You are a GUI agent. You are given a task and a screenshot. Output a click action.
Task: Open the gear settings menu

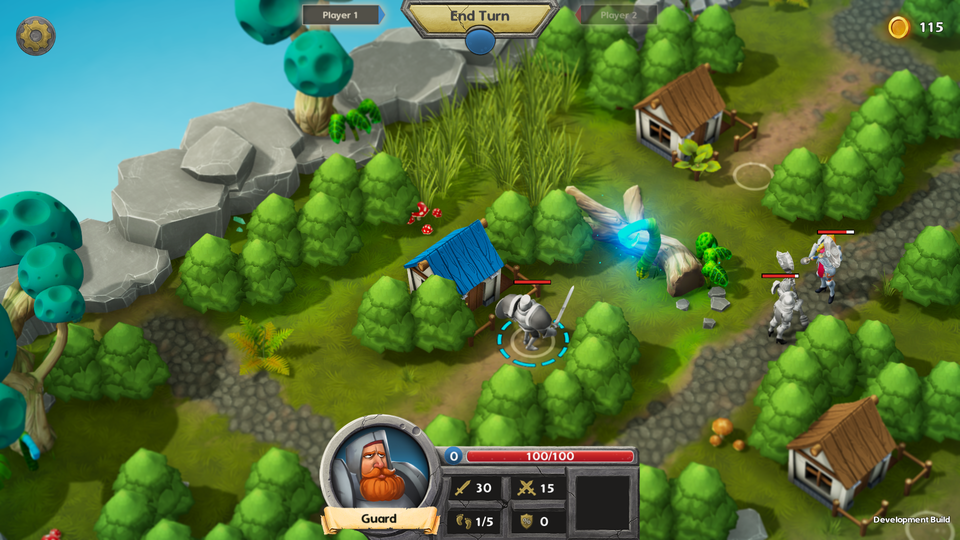(36, 36)
